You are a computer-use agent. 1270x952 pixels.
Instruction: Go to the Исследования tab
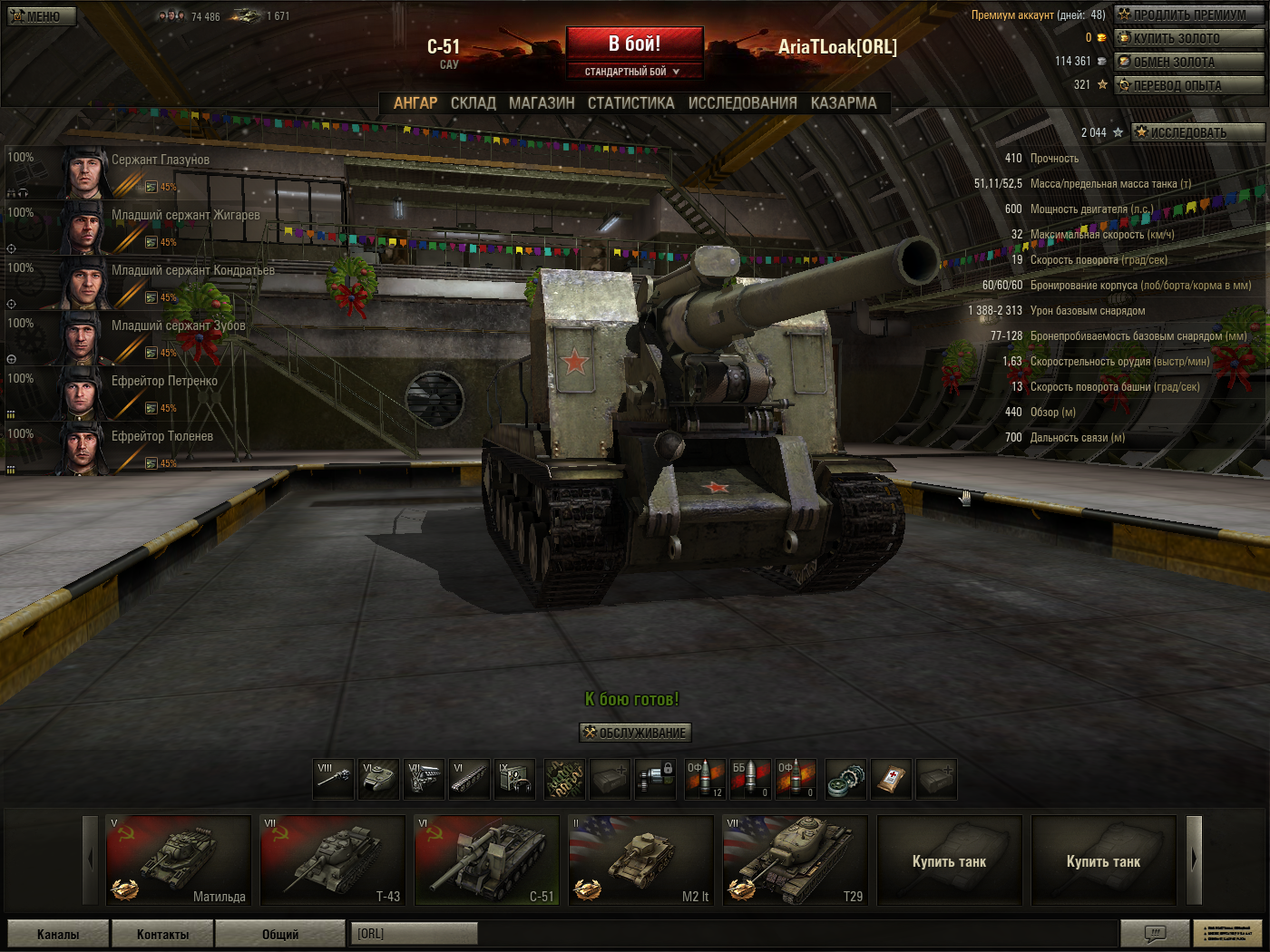(x=742, y=103)
